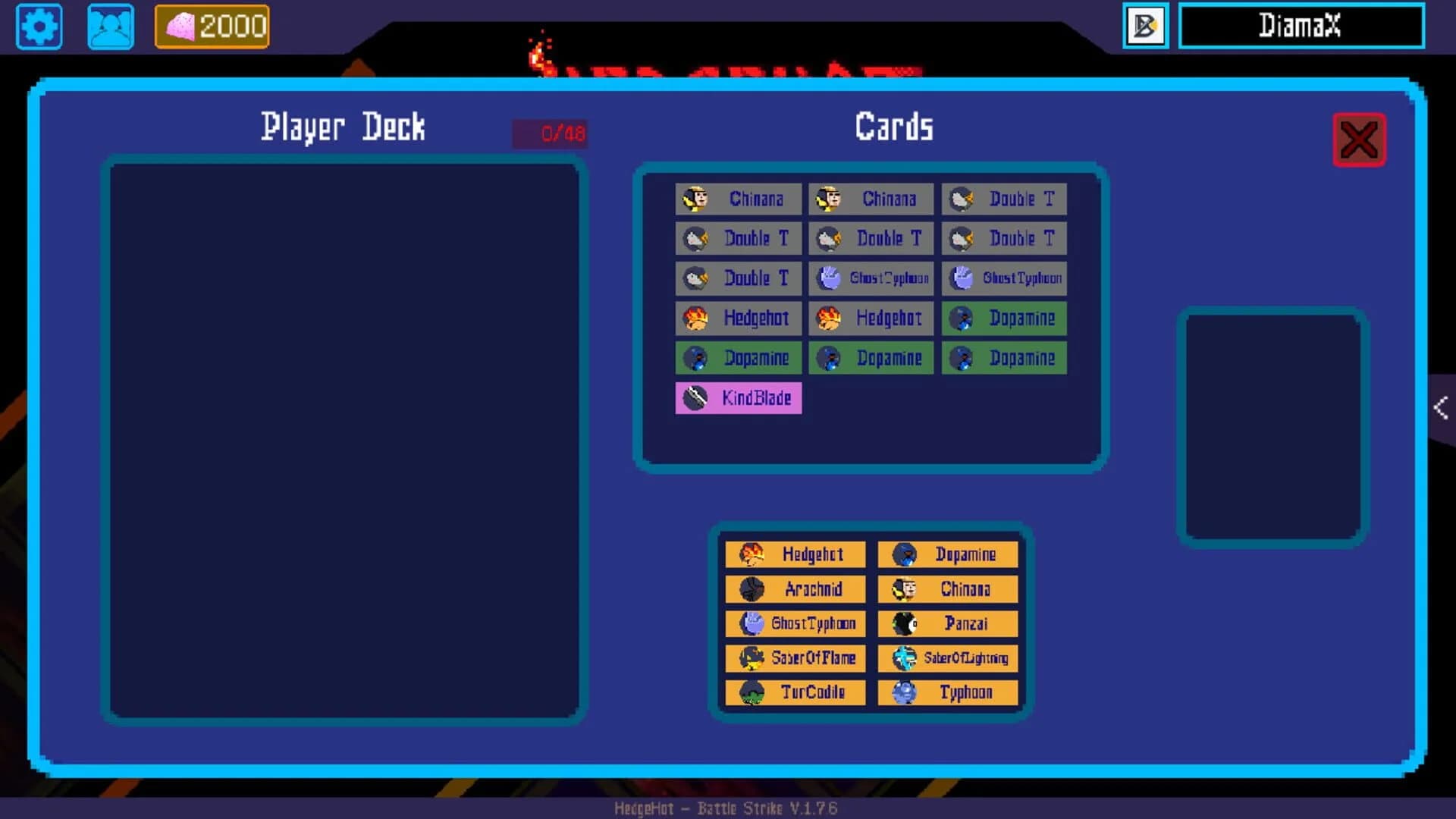
Task: Click the friends icon in the top bar
Action: [110, 27]
